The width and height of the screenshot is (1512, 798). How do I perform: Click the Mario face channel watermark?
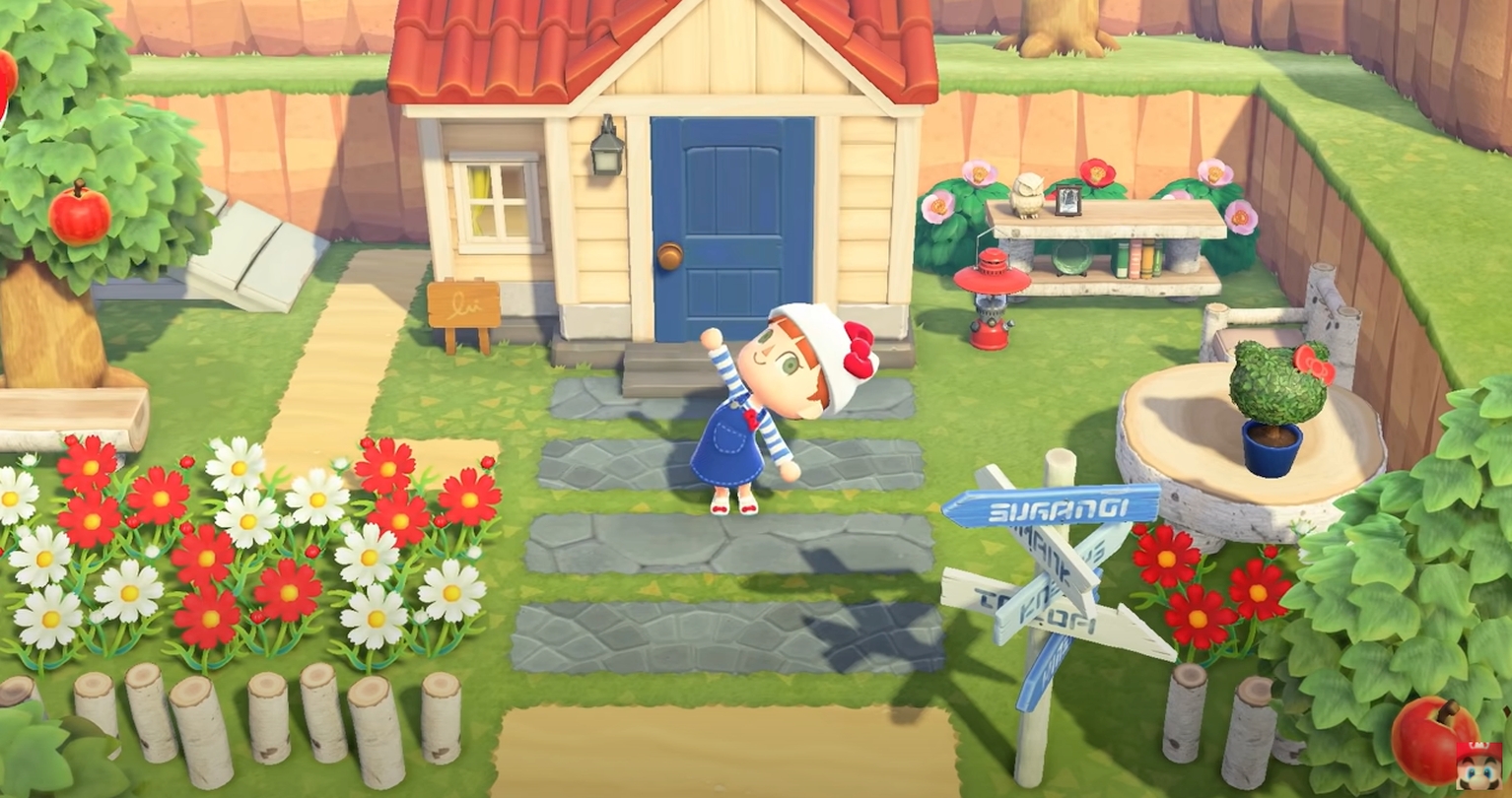click(1478, 765)
